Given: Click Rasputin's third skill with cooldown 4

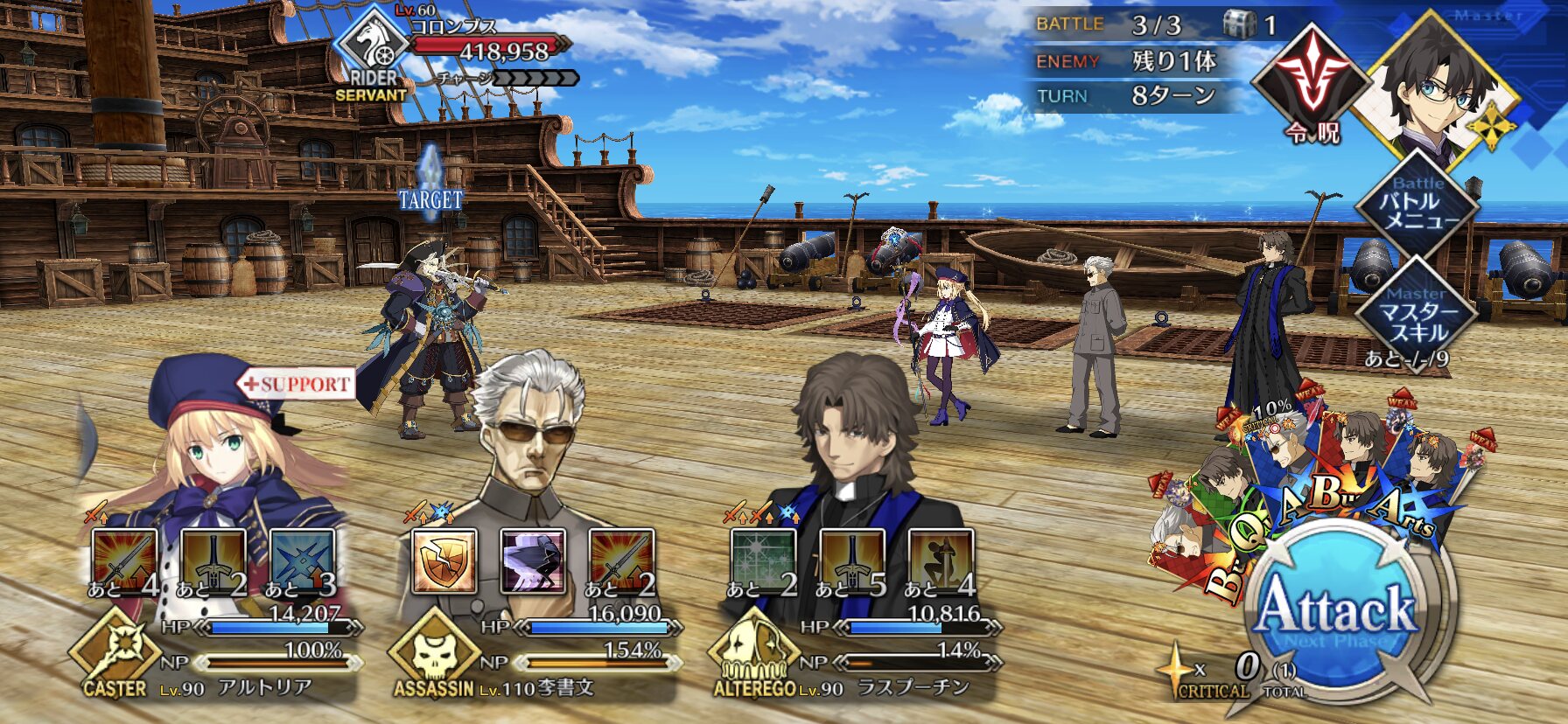Looking at the screenshot, I should coord(941,561).
